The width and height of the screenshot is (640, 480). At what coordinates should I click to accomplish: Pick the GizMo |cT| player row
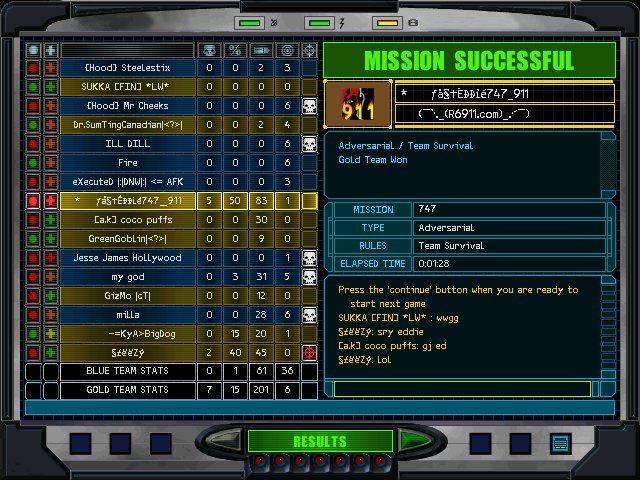pos(128,296)
